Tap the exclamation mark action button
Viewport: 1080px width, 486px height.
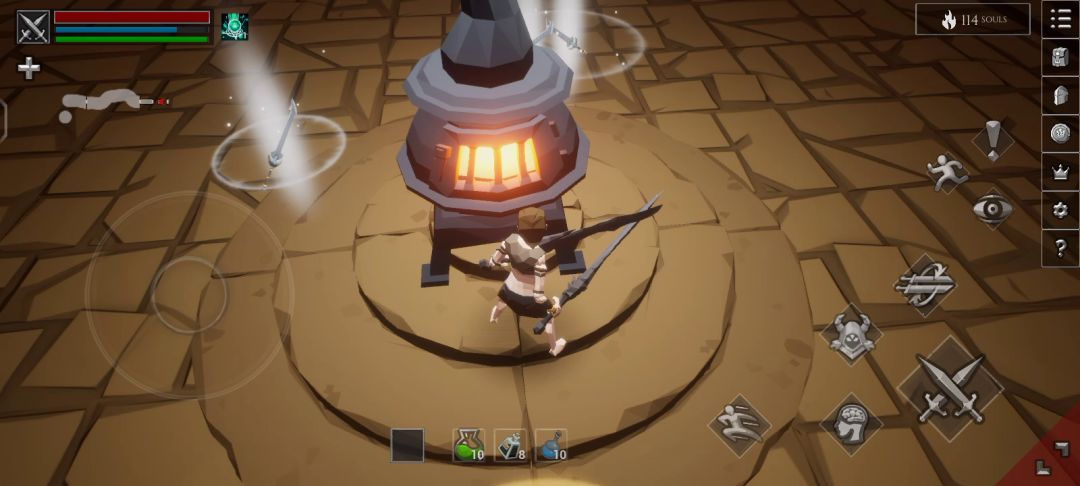point(993,141)
